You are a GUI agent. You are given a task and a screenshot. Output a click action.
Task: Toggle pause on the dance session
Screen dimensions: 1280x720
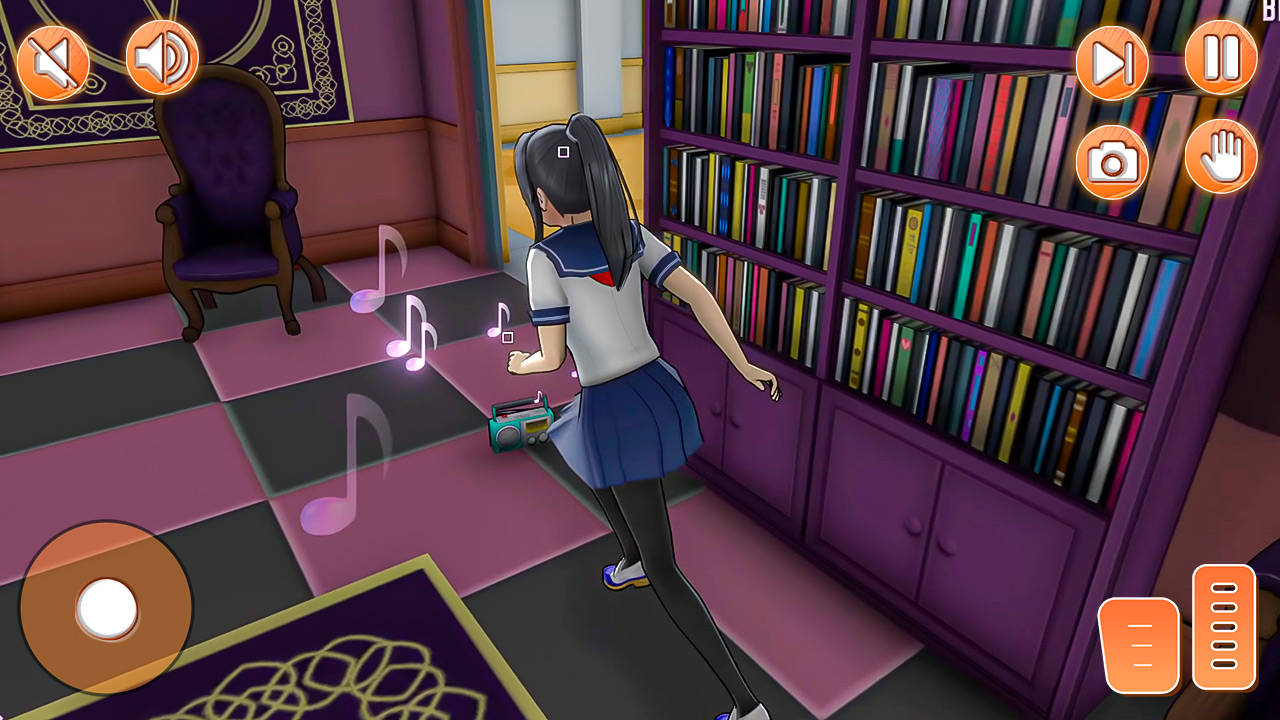point(1219,60)
